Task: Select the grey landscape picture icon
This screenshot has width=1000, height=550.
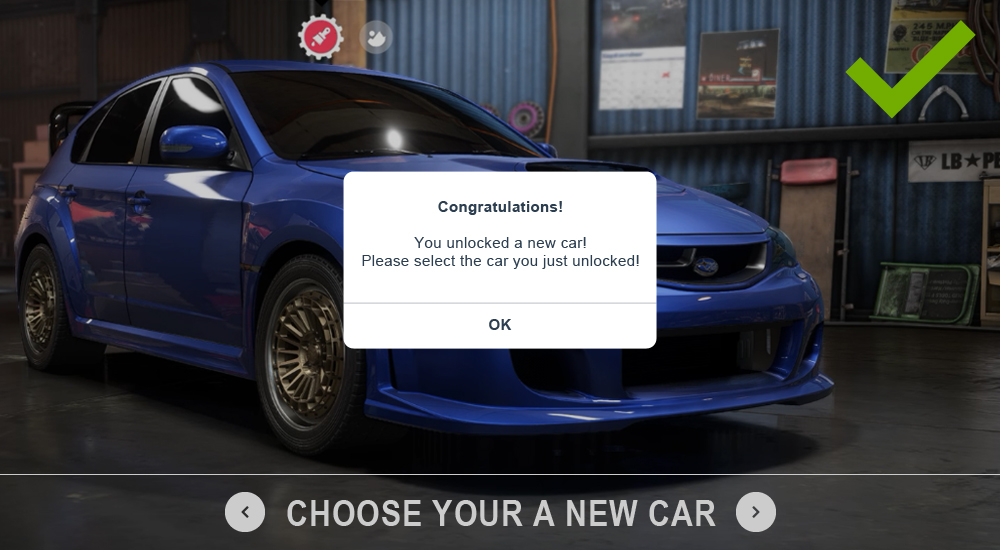Action: tap(376, 38)
